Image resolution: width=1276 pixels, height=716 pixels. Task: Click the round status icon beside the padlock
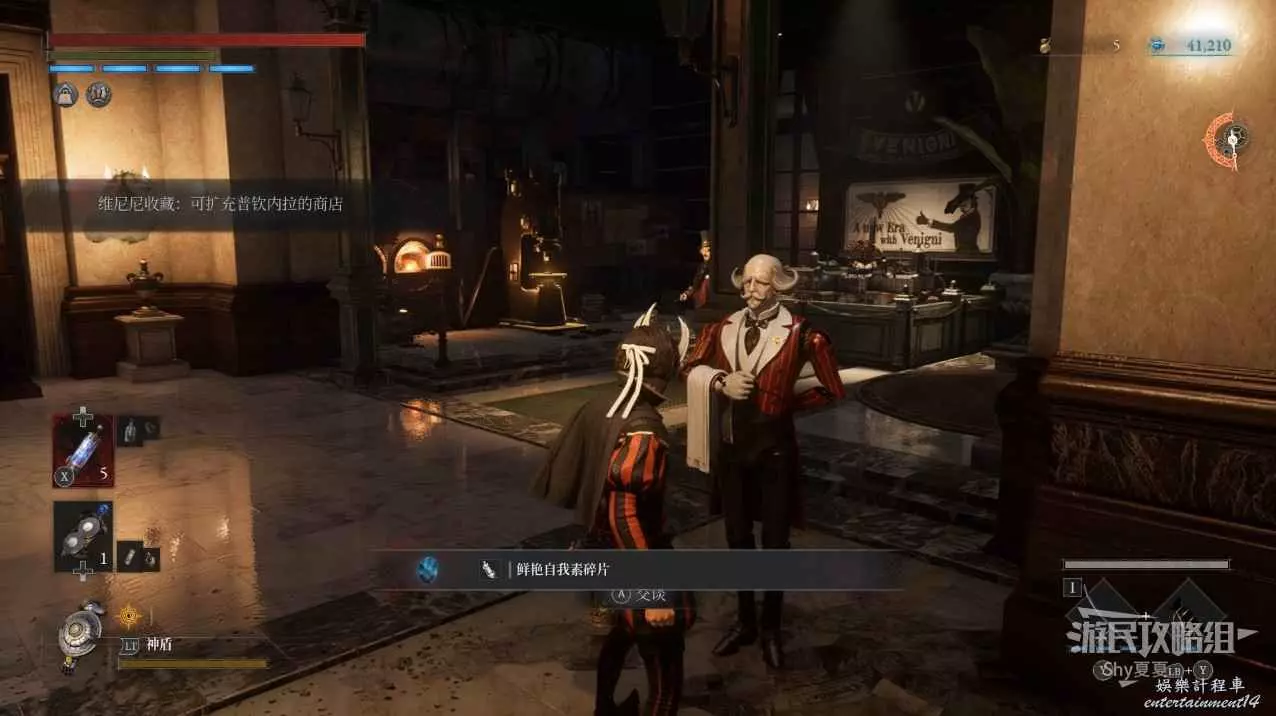(x=98, y=94)
